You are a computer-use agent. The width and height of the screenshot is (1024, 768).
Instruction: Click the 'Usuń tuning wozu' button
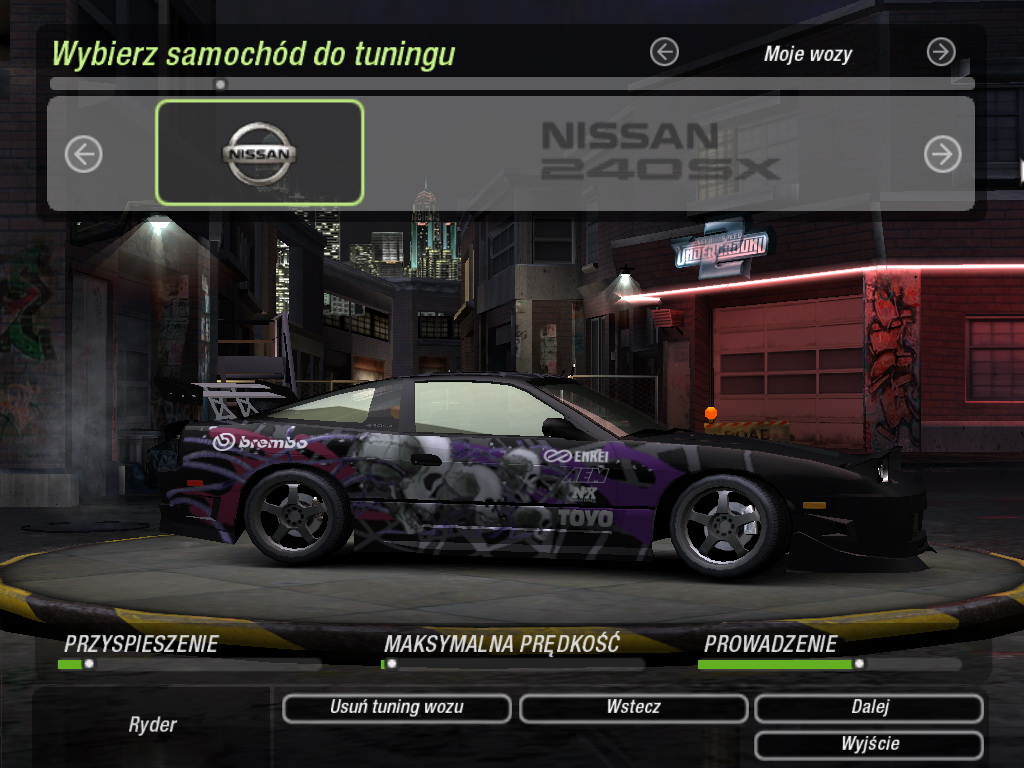(x=397, y=708)
